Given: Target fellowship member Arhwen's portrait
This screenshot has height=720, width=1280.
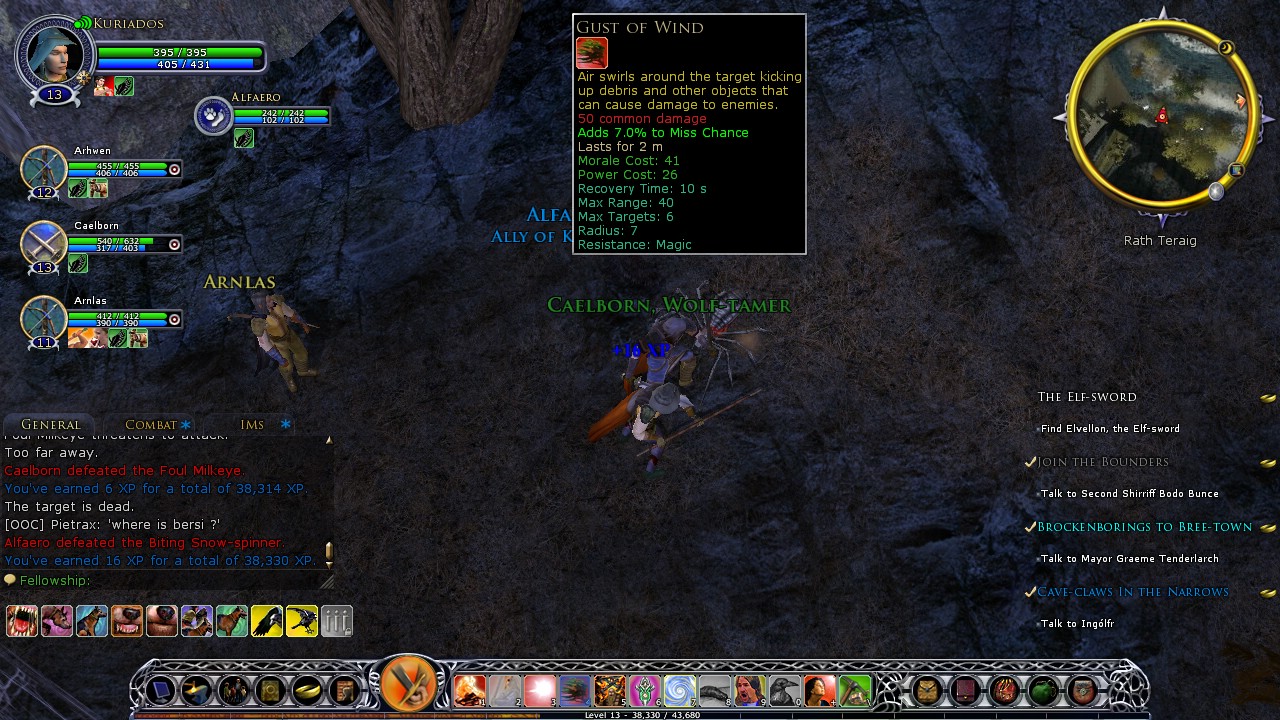Looking at the screenshot, I should tap(44, 168).
